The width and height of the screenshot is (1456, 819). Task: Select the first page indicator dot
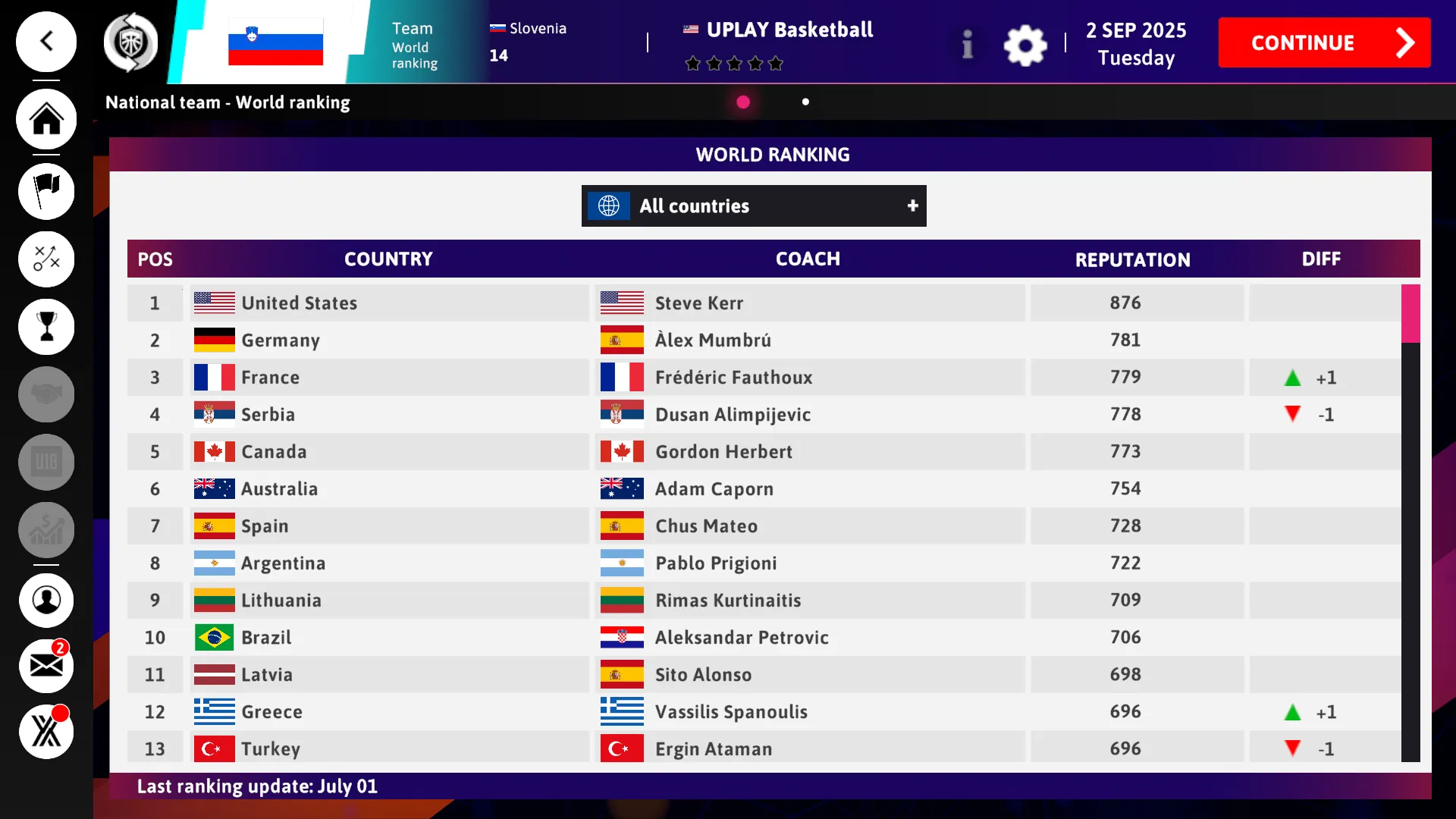point(742,102)
